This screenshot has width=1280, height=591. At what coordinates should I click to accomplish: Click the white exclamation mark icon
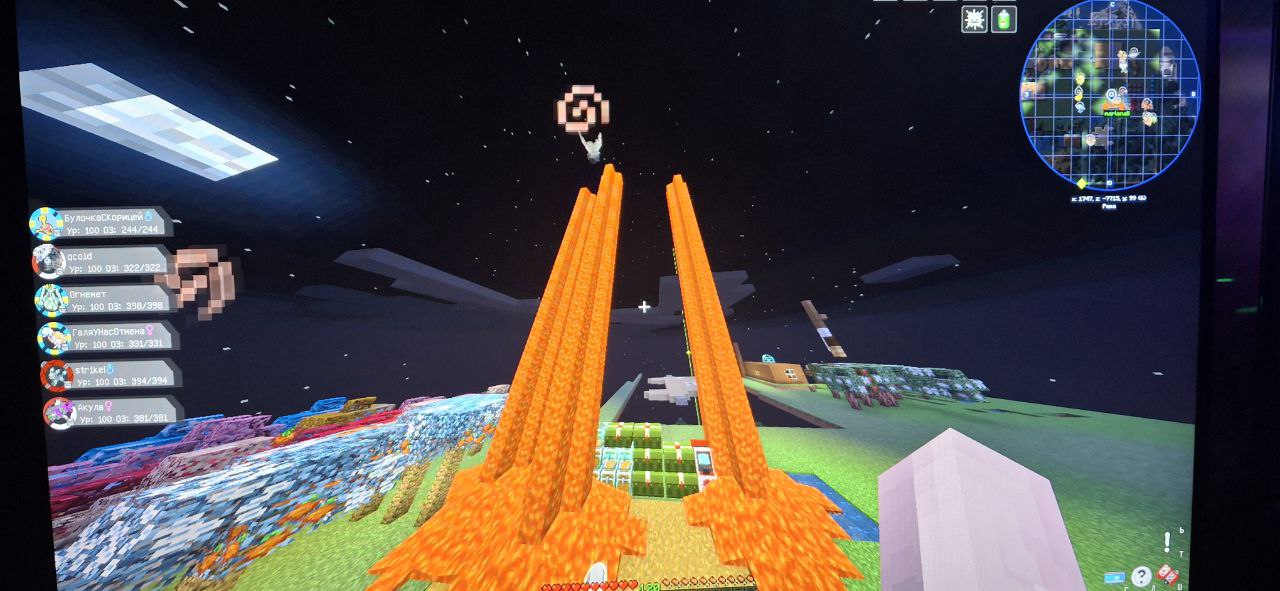coord(1166,543)
